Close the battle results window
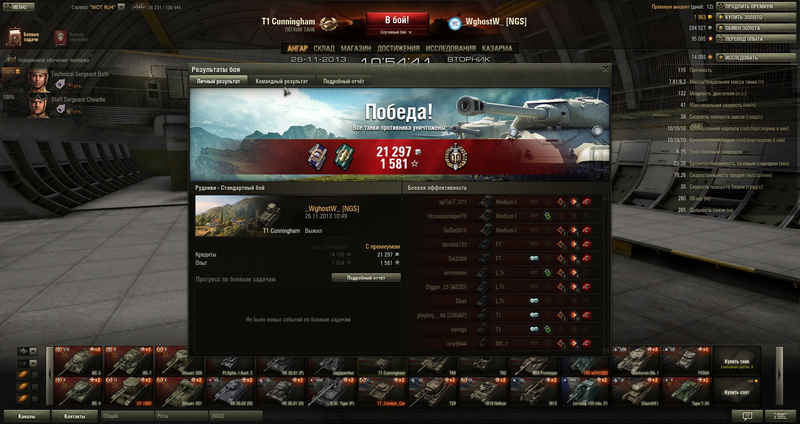The width and height of the screenshot is (800, 424). click(x=604, y=69)
